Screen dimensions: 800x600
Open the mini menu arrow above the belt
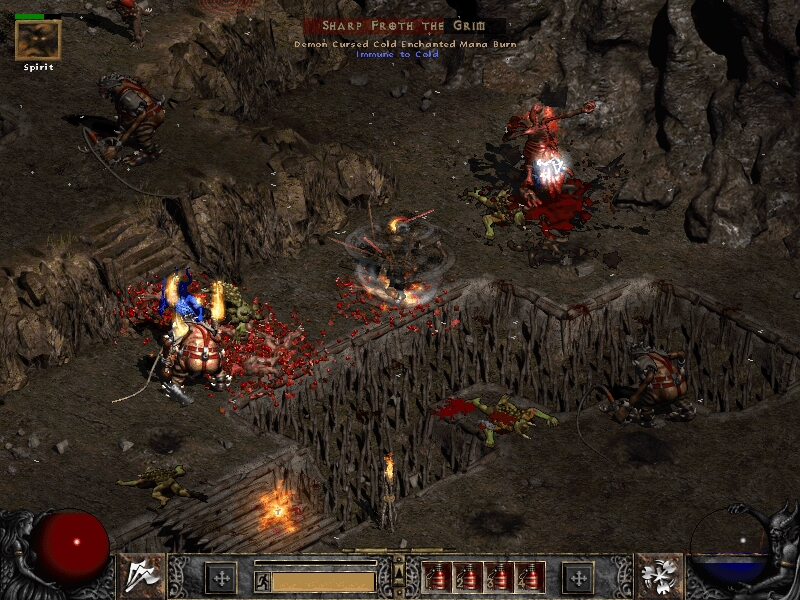coord(399,571)
